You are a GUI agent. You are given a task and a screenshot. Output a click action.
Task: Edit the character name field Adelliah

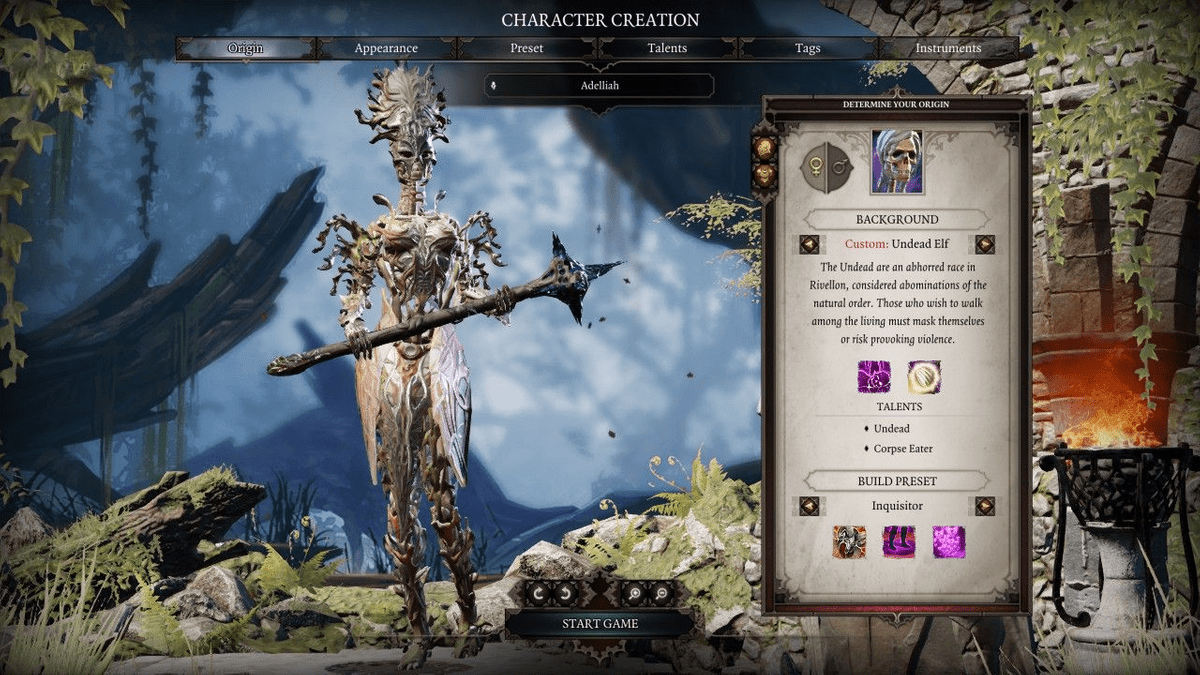[600, 86]
